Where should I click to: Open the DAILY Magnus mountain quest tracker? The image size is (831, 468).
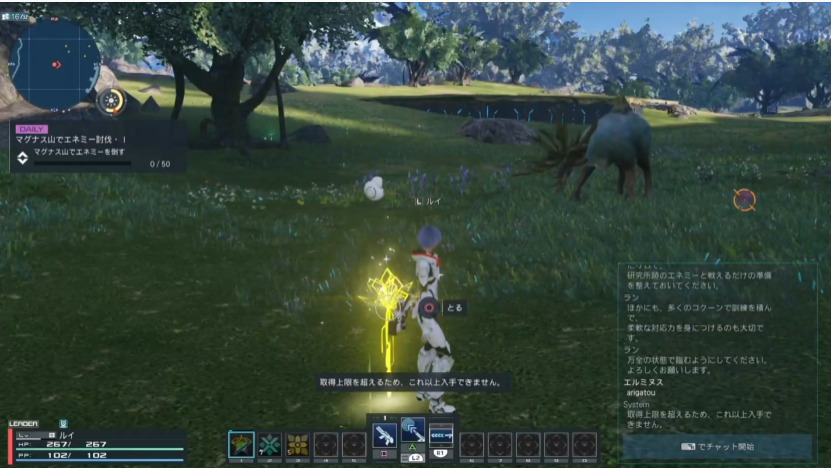click(x=96, y=146)
